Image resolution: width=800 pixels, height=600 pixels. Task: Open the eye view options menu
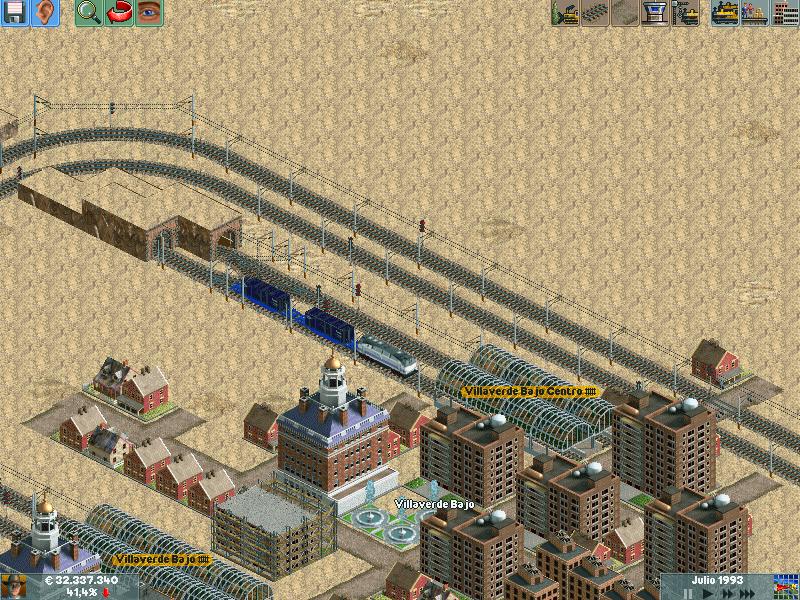[149, 13]
